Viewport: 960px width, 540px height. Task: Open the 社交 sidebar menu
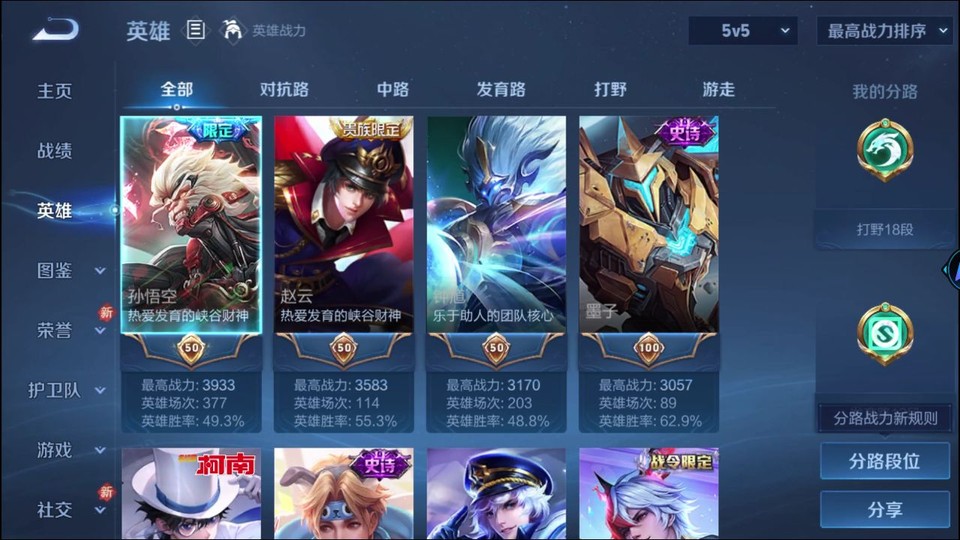point(70,510)
